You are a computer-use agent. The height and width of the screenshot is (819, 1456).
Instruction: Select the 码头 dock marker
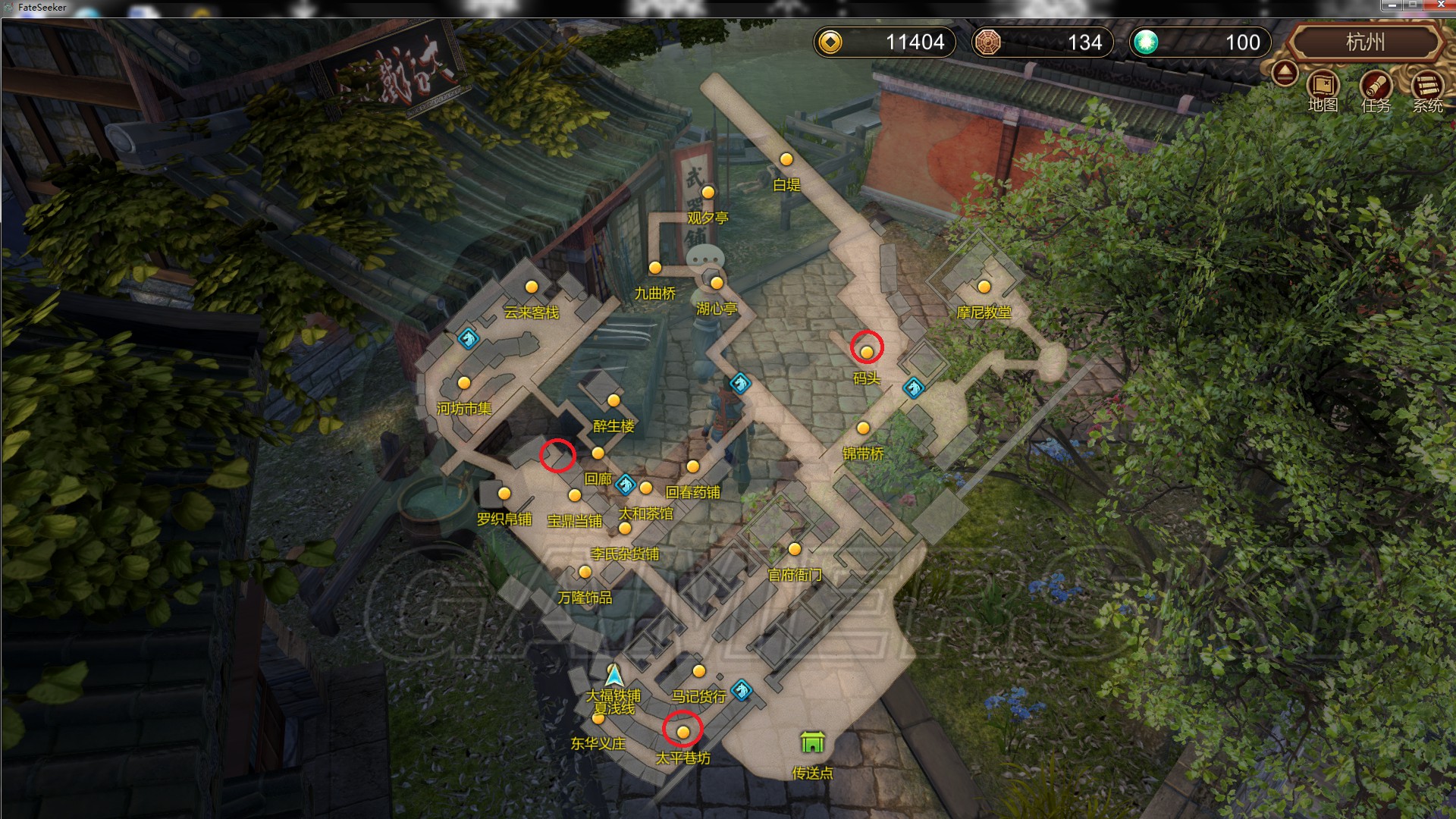click(x=867, y=352)
